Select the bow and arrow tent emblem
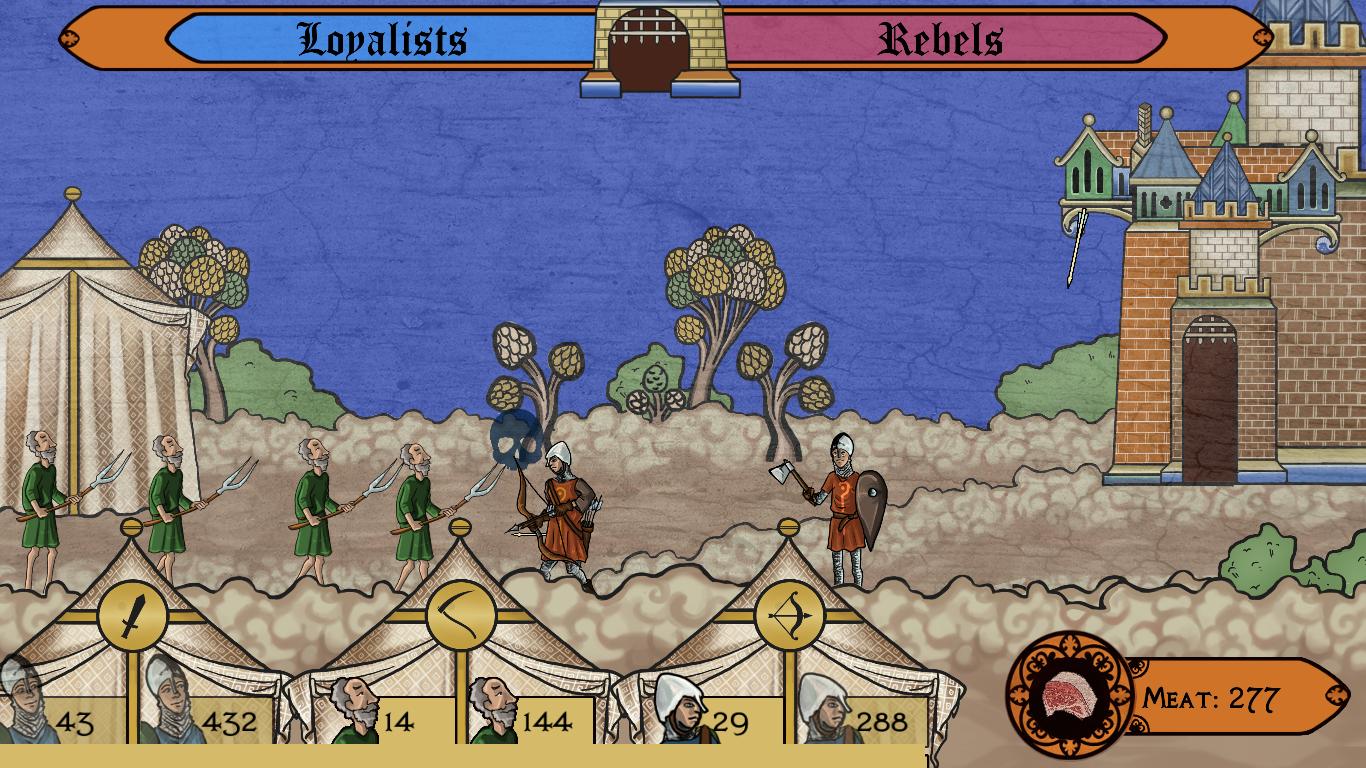The width and height of the screenshot is (1366, 768). tap(789, 616)
